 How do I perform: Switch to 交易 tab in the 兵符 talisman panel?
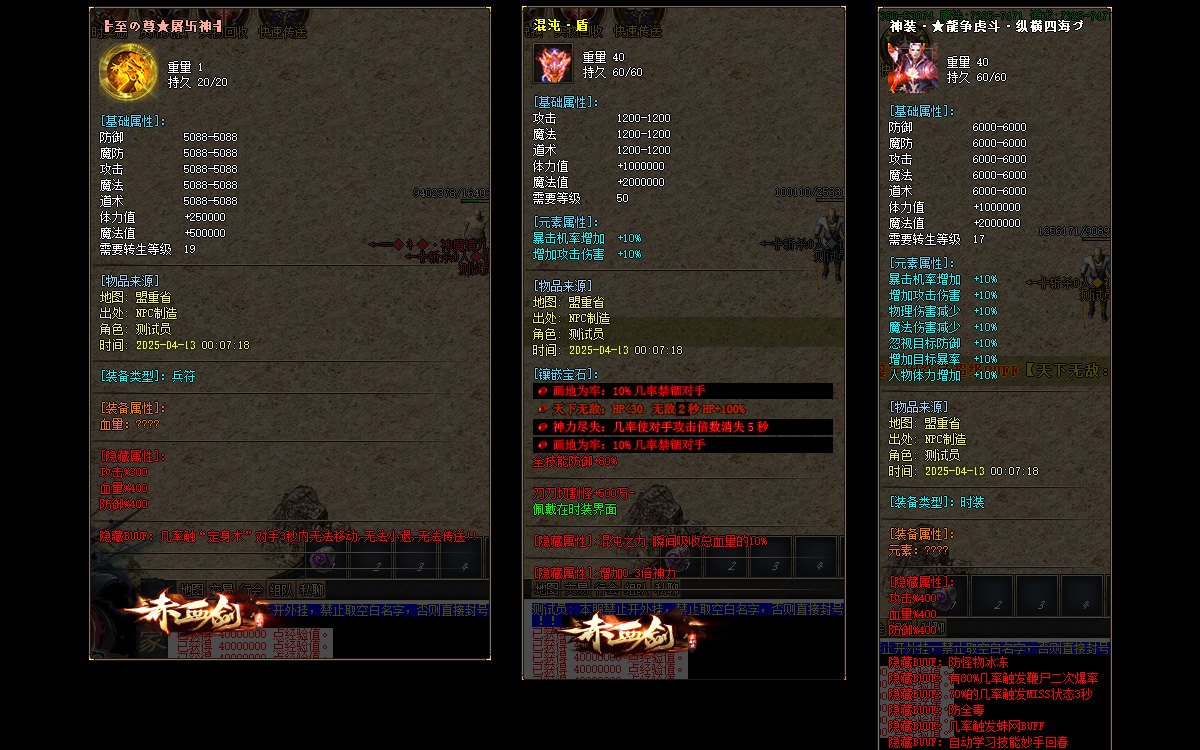(221, 589)
